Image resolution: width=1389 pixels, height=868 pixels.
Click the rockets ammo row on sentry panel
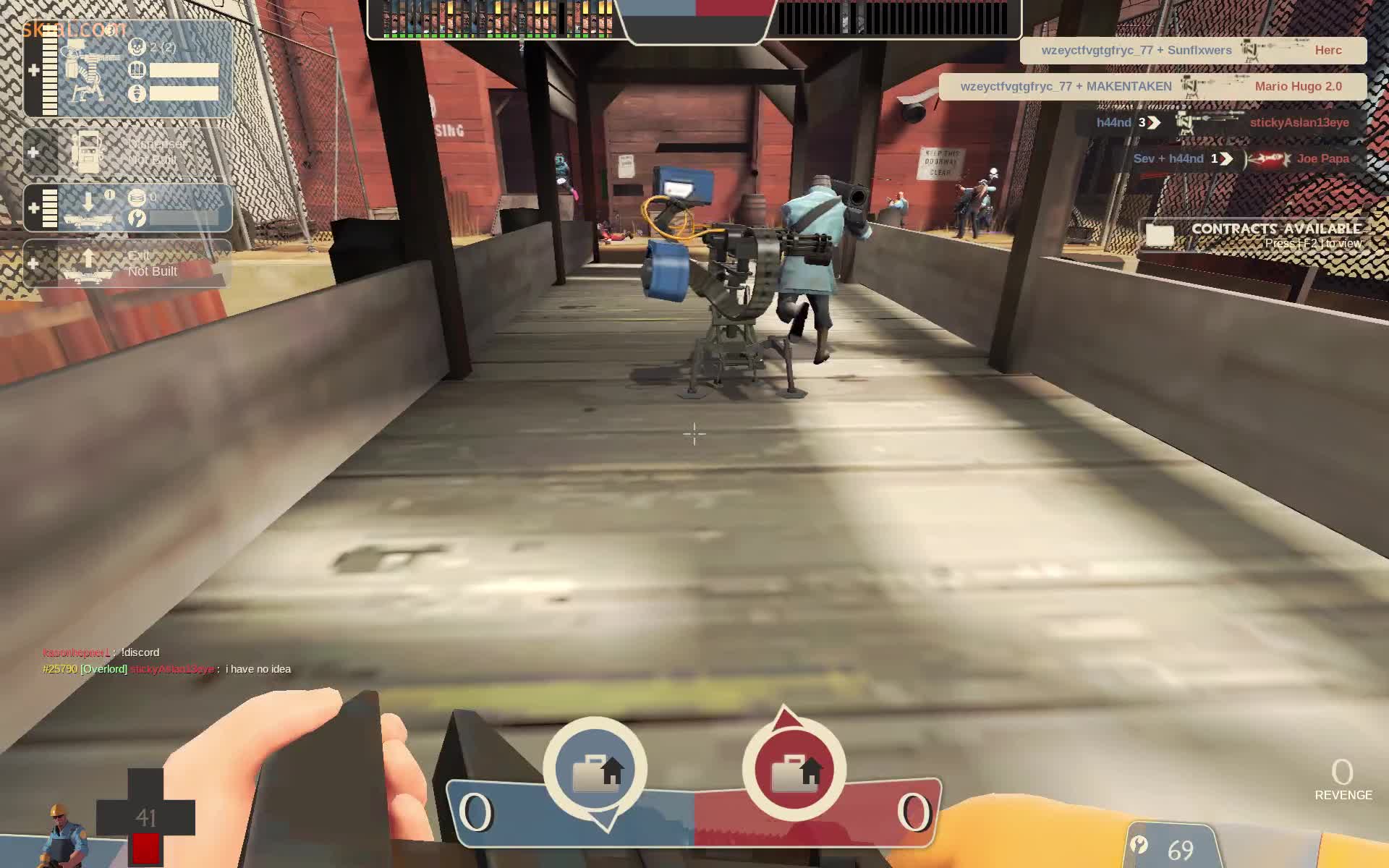coord(184,93)
